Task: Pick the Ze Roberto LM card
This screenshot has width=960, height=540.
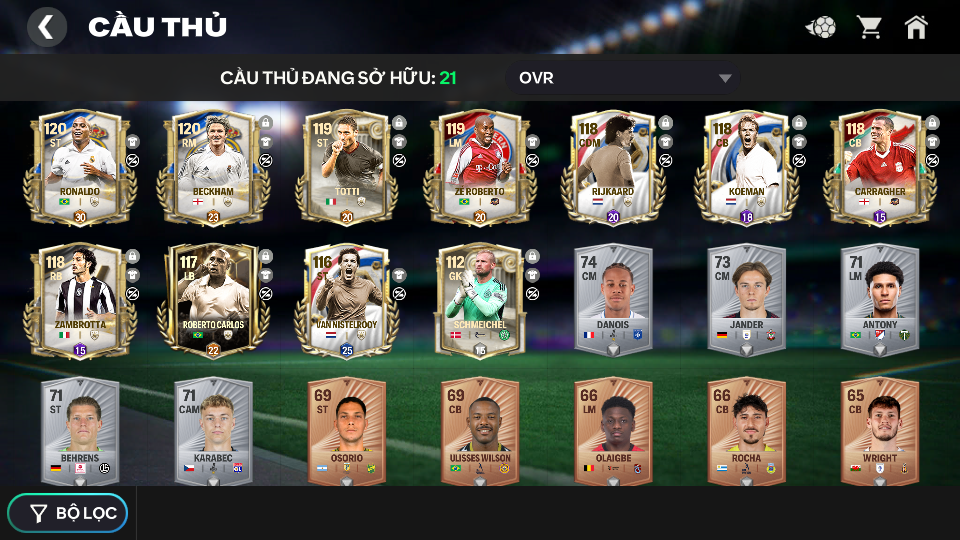Action: pos(479,165)
